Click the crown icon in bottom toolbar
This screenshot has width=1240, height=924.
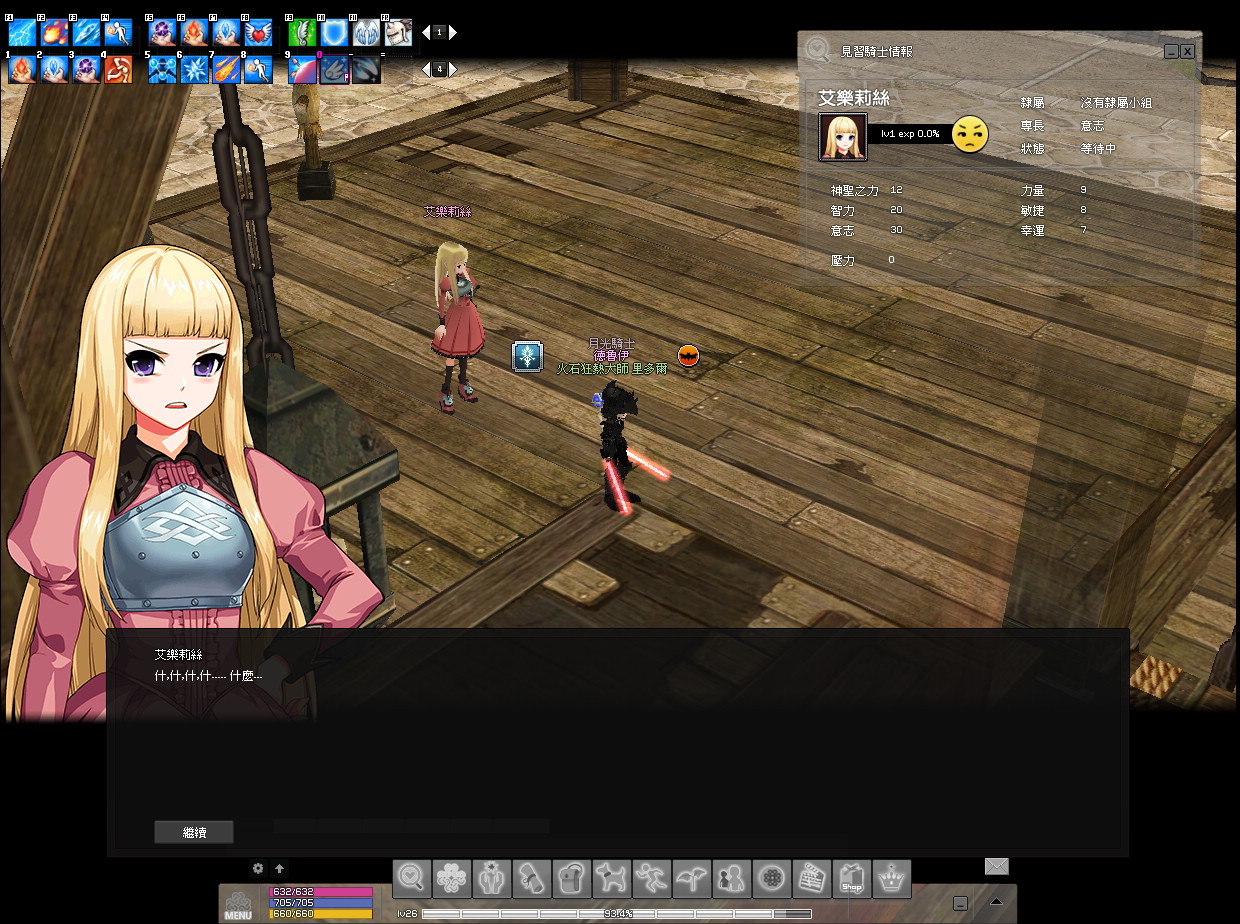point(892,879)
